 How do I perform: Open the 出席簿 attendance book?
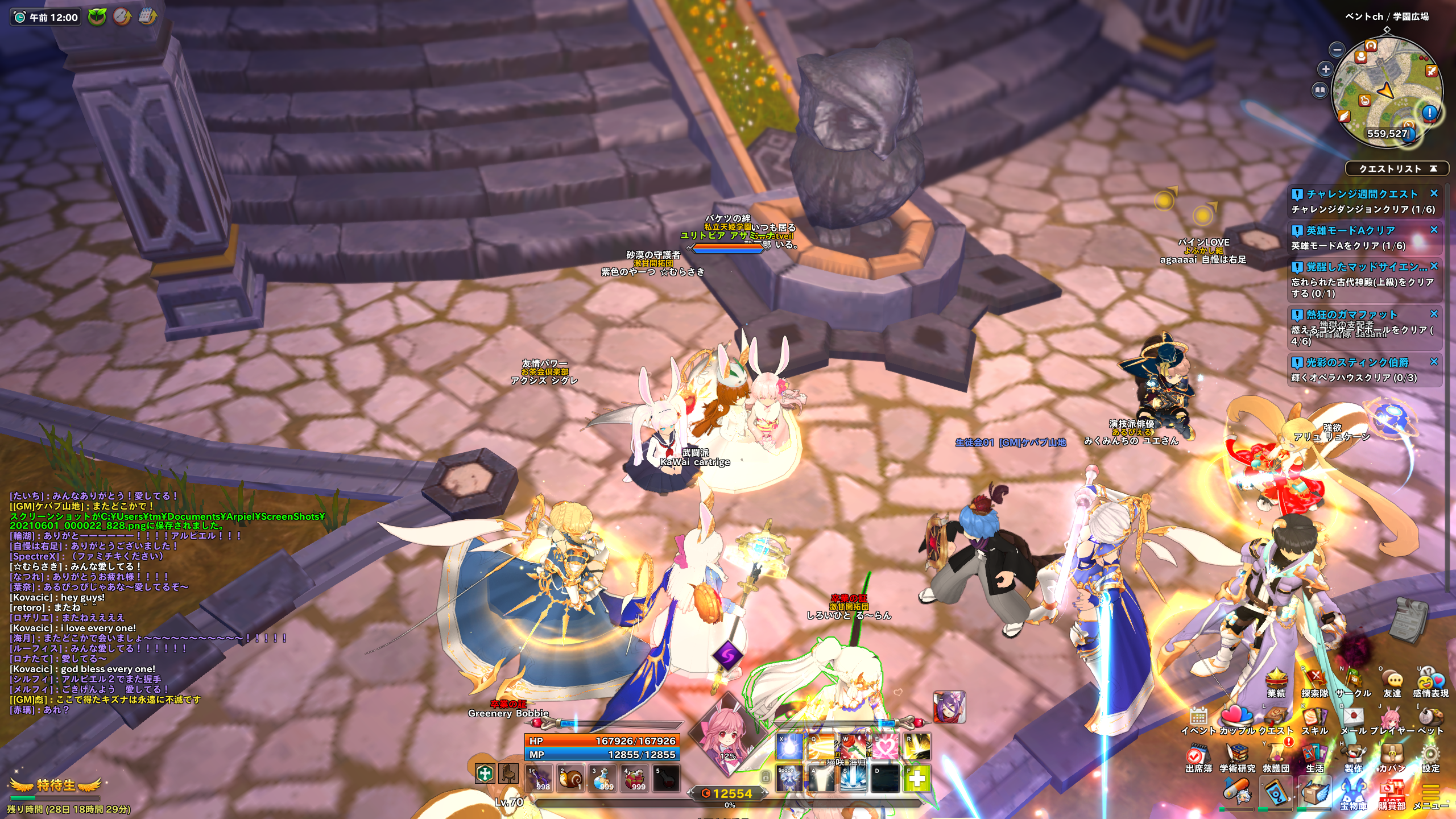(x=1198, y=755)
